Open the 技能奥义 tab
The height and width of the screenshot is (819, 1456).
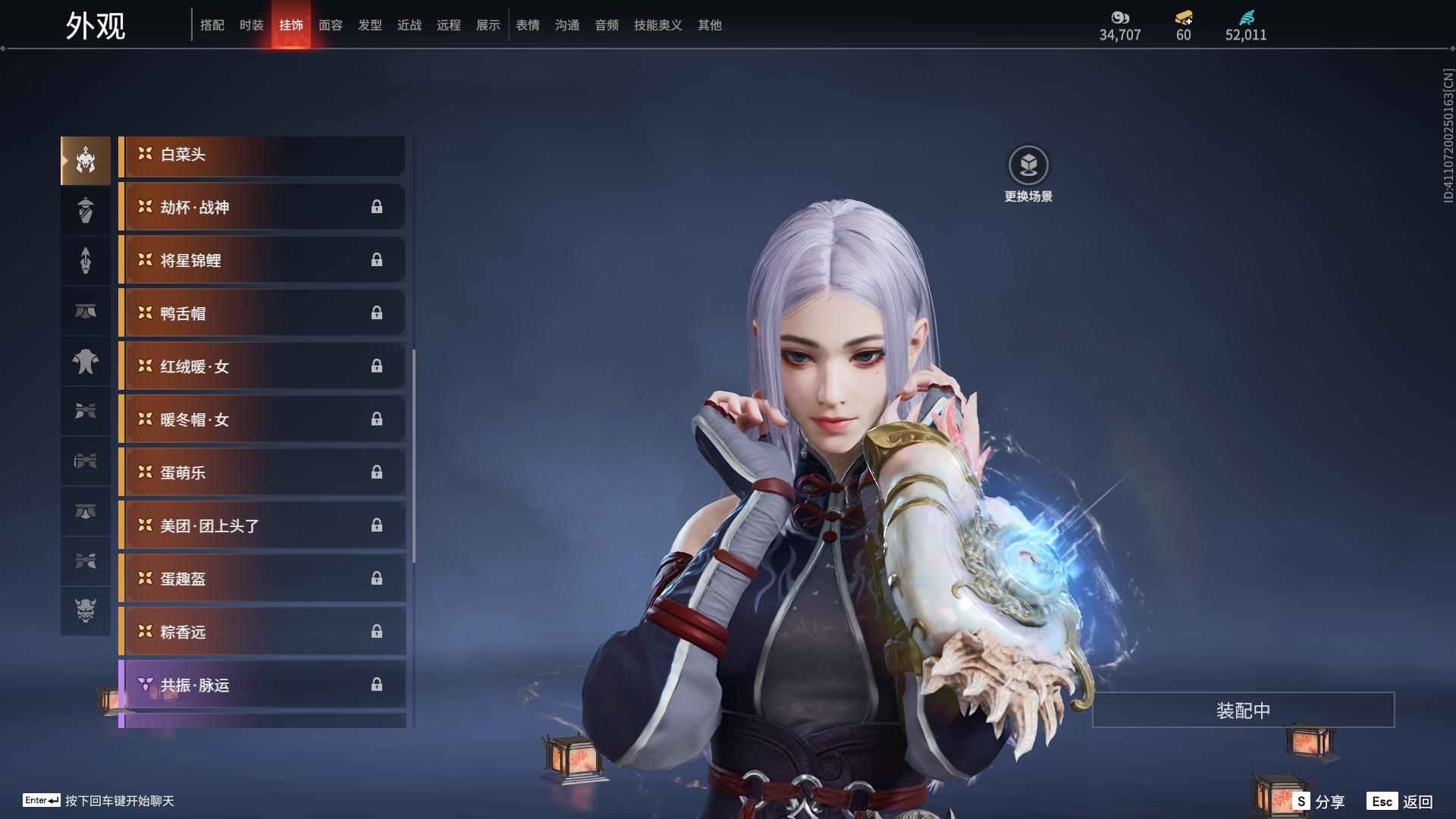[x=657, y=25]
